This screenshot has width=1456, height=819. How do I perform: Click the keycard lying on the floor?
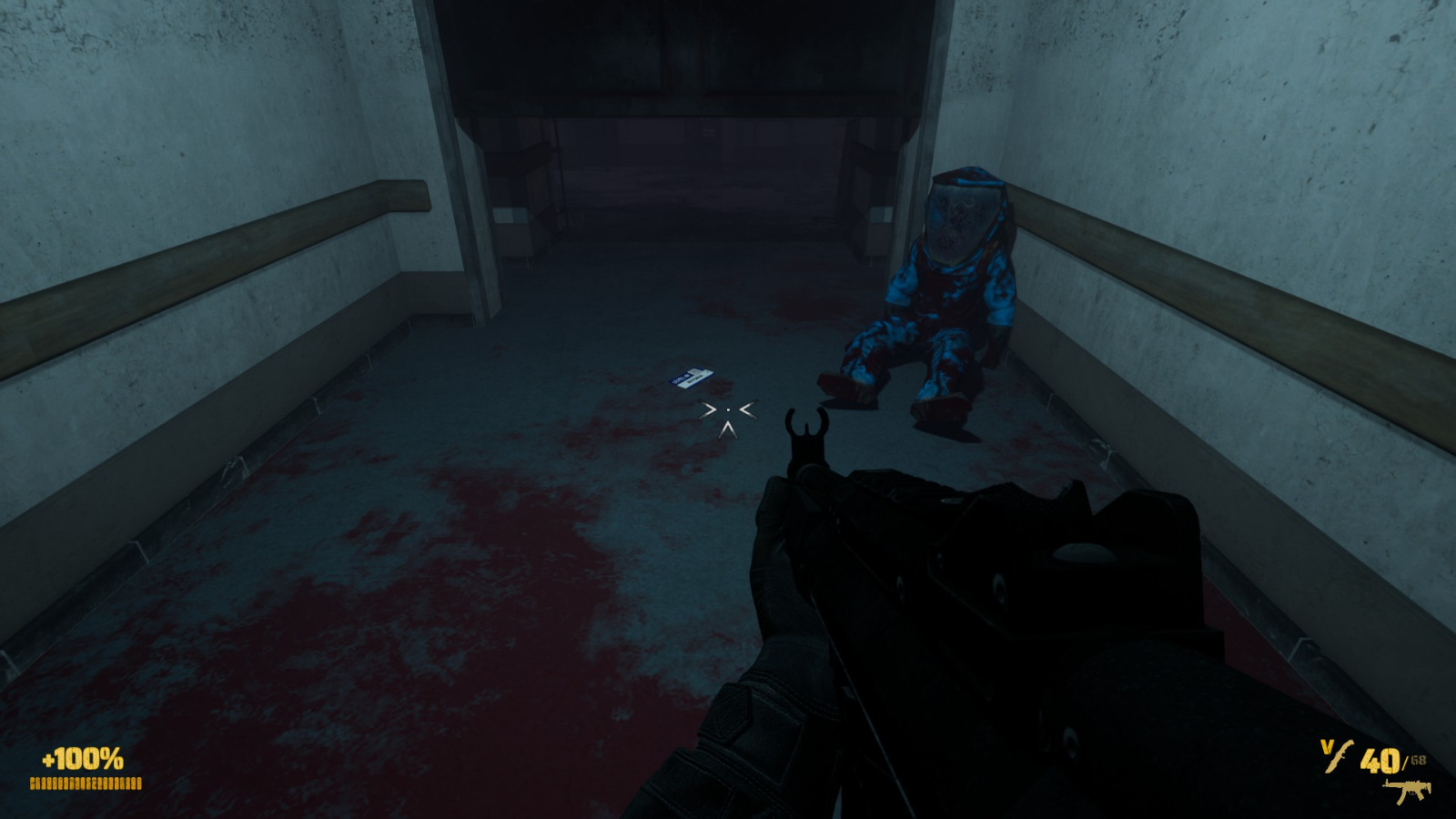(x=691, y=377)
